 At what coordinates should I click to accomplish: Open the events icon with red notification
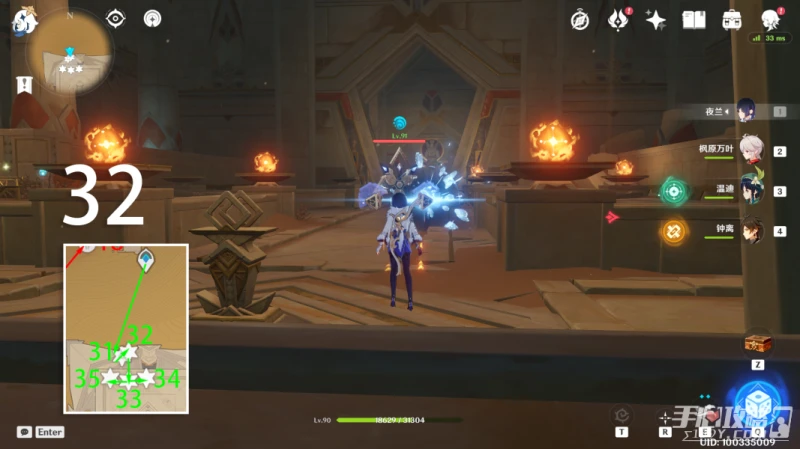tap(618, 20)
